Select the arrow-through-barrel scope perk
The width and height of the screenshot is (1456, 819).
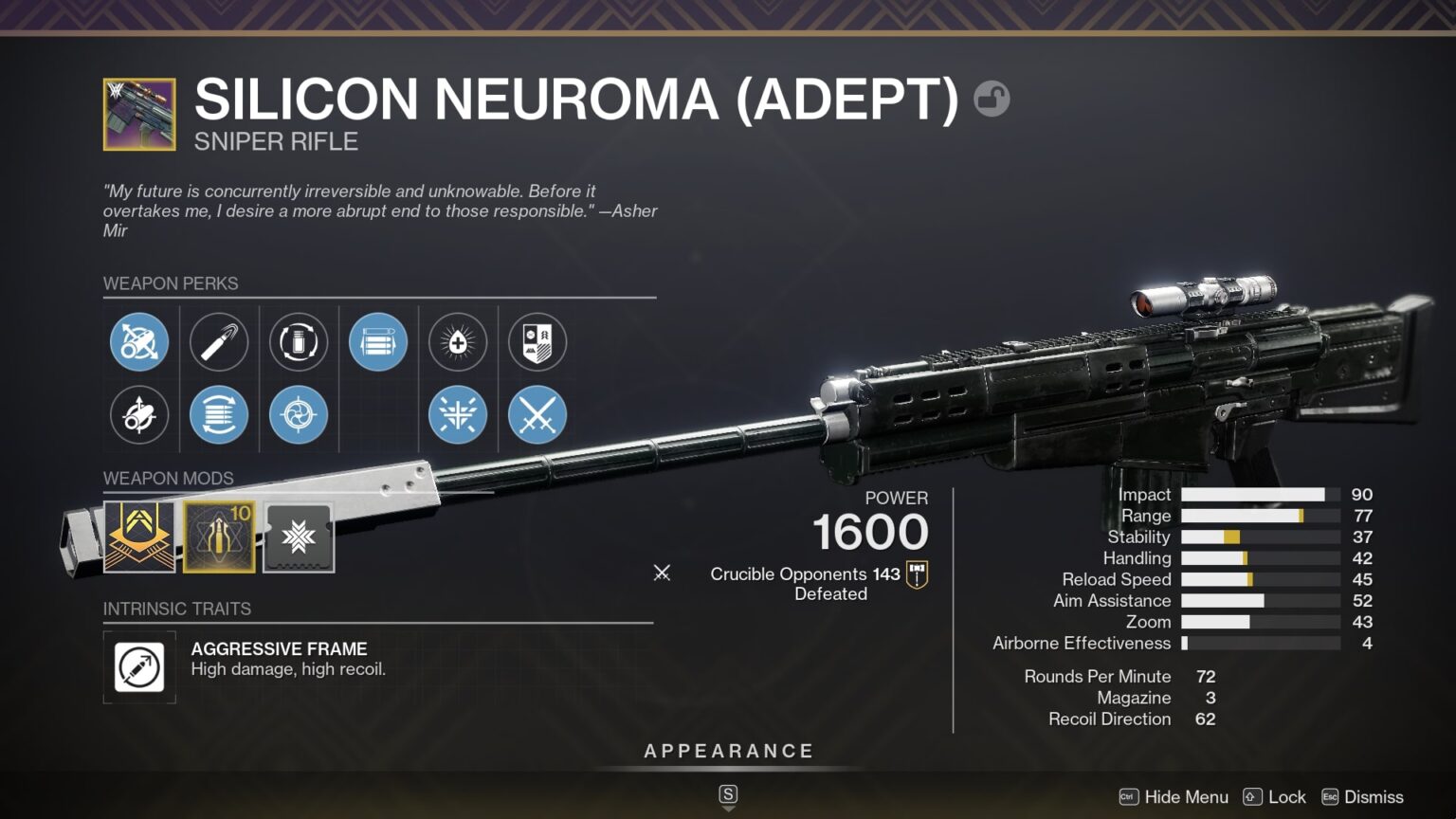click(140, 342)
